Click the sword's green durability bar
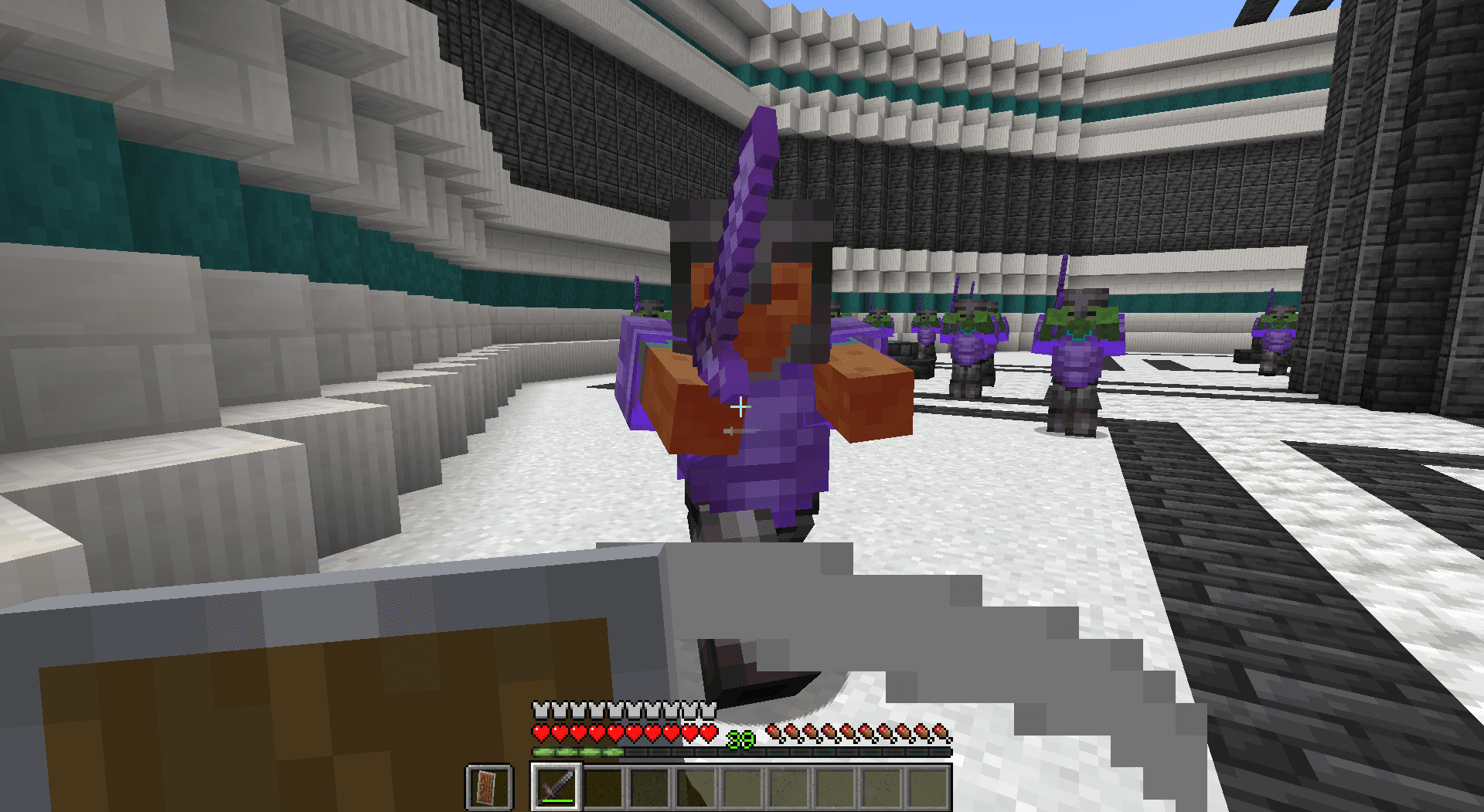This screenshot has width=1484, height=812. point(556,800)
